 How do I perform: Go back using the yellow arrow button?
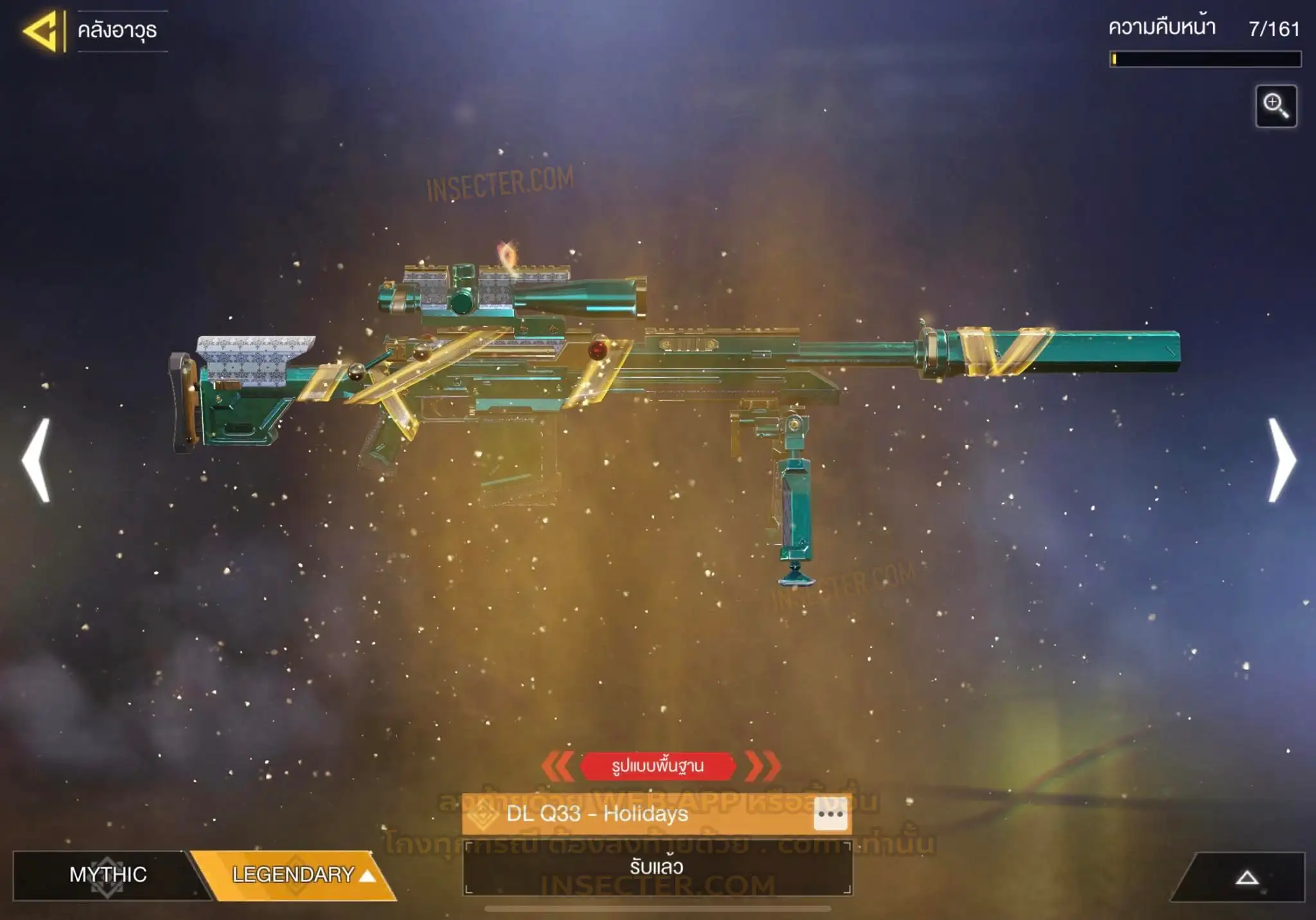tap(41, 31)
